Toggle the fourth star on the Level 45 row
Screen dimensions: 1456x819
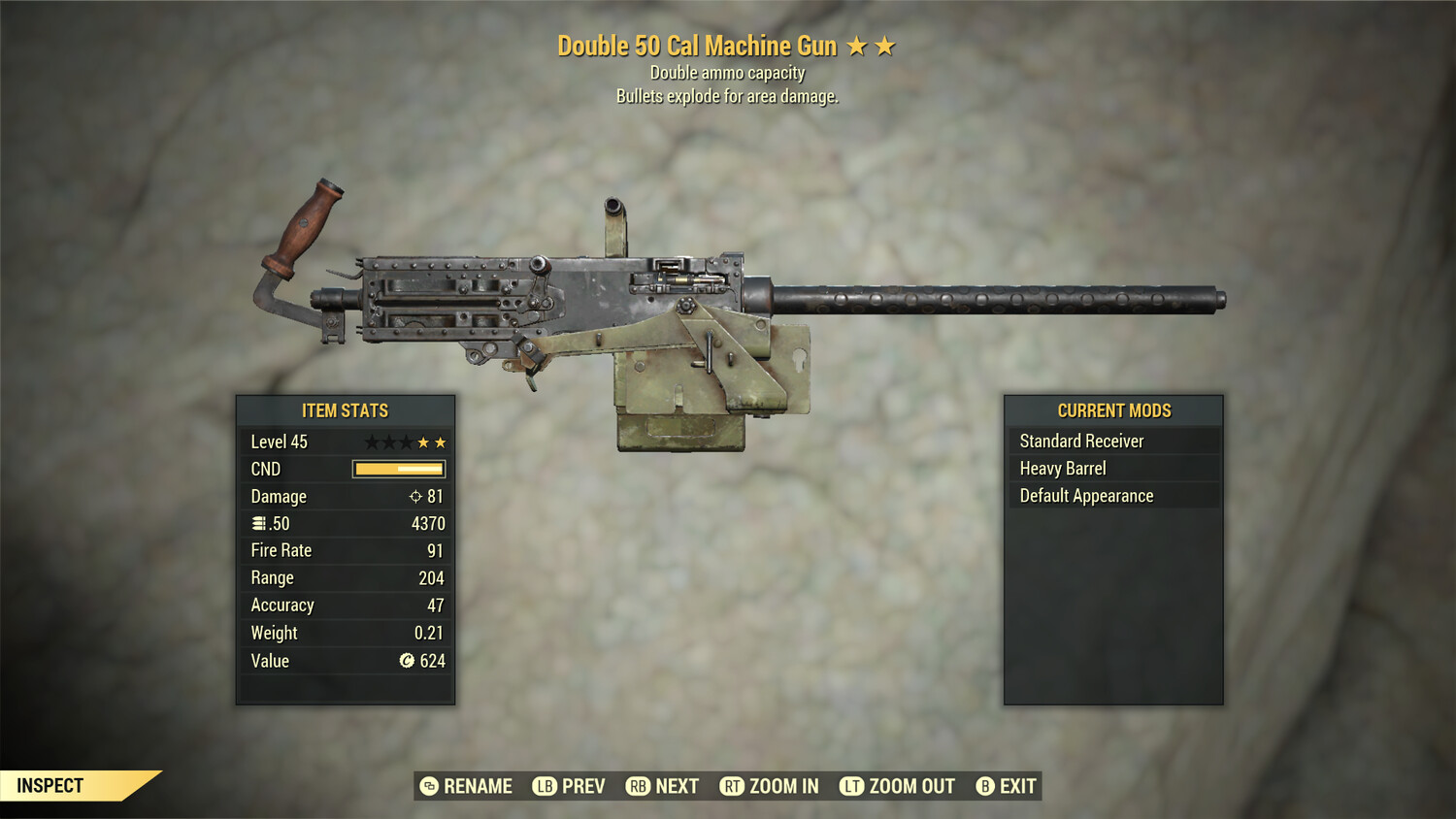[423, 442]
